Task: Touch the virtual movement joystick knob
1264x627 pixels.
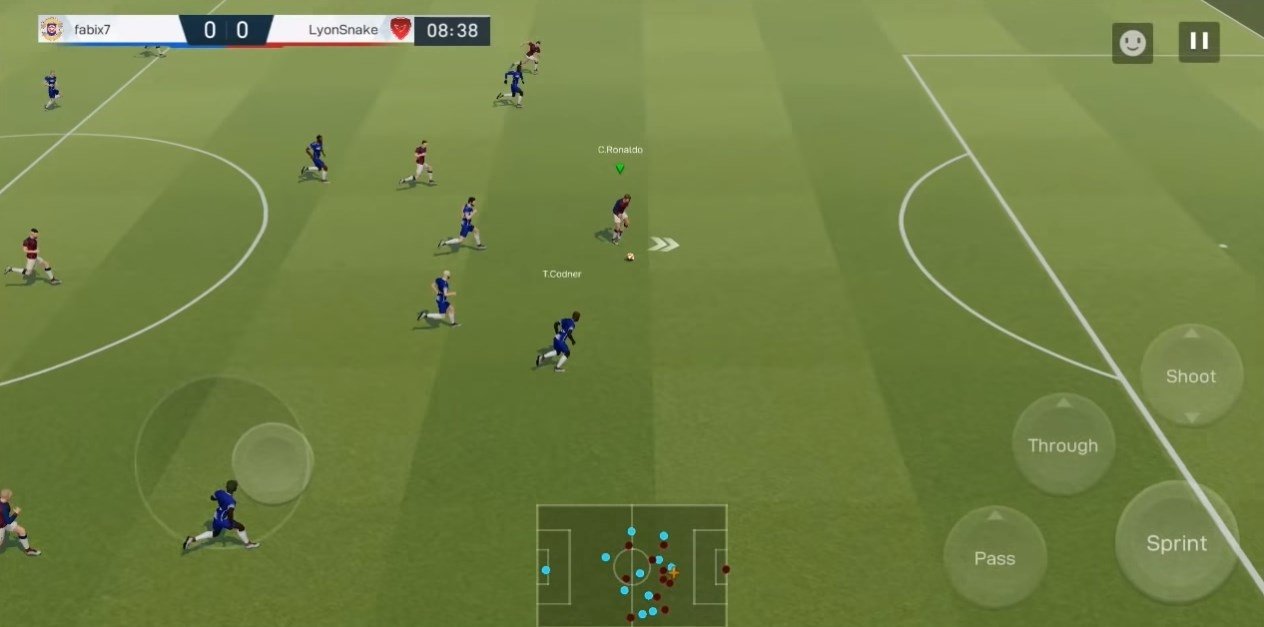Action: (272, 463)
